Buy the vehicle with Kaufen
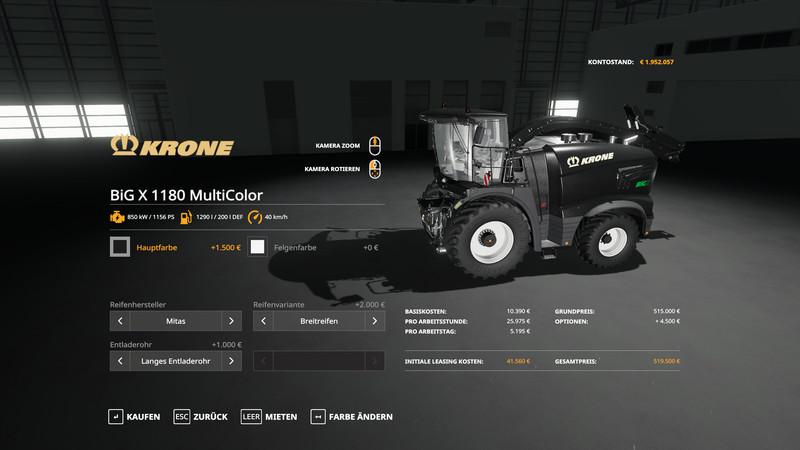Screen dimensions: 800x450 134,416
